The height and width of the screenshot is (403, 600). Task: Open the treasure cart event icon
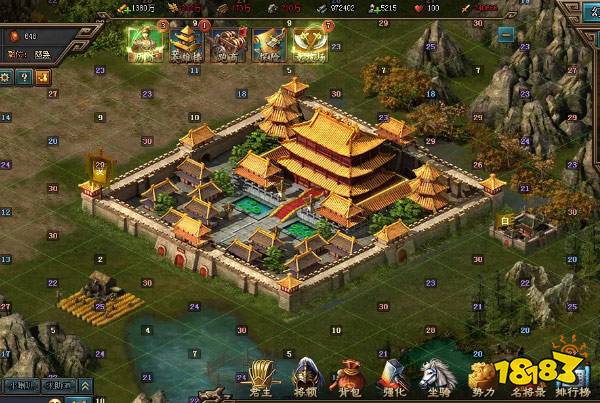227,43
